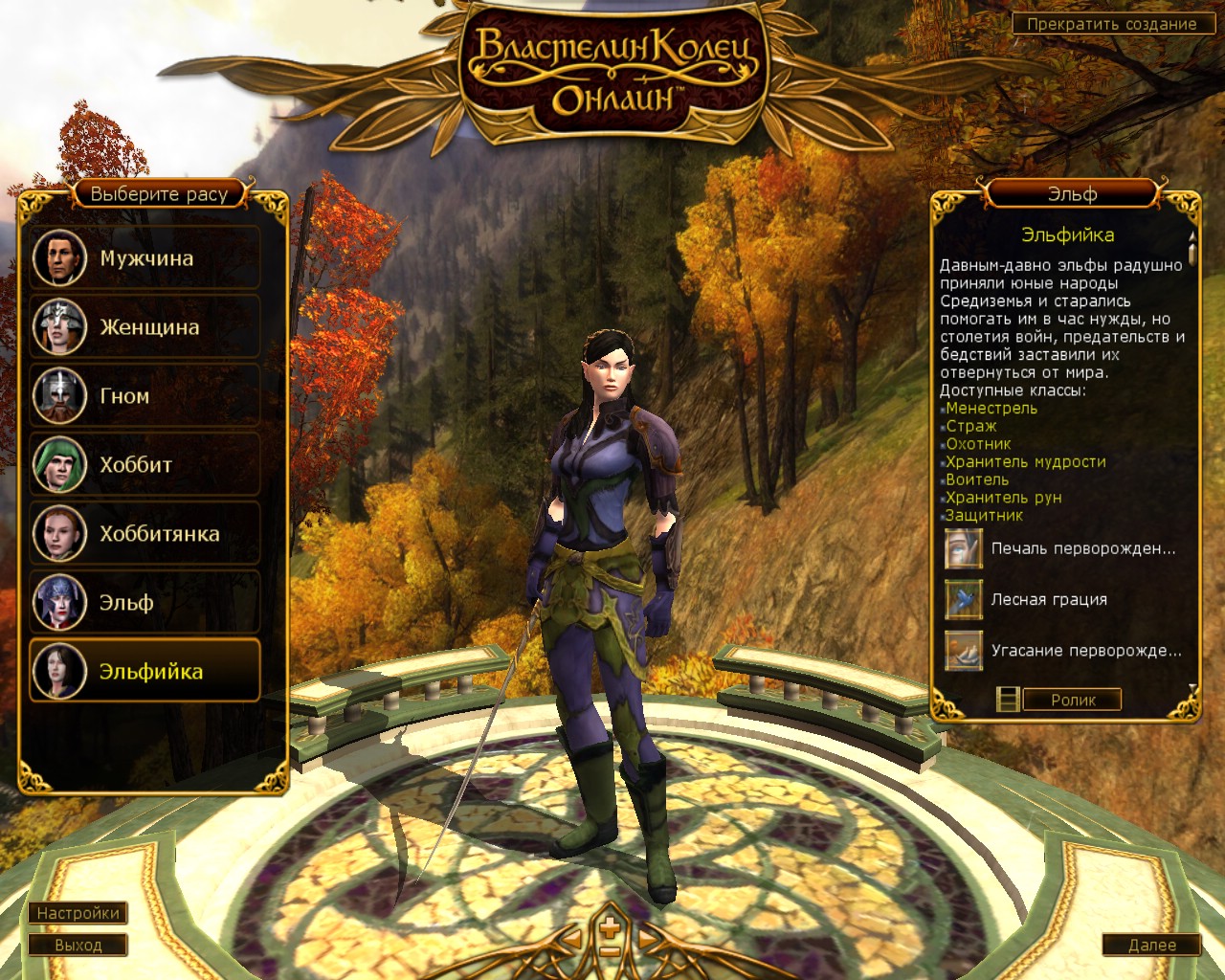Play the race intro with Ролик

1072,700
